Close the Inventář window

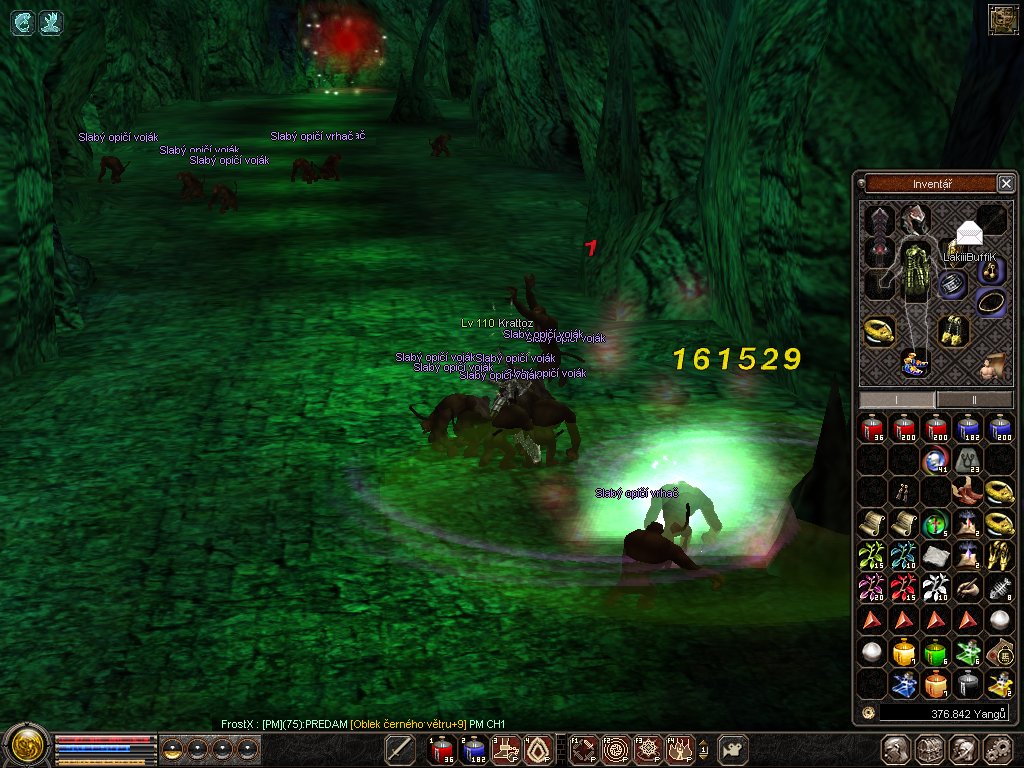coord(1006,183)
